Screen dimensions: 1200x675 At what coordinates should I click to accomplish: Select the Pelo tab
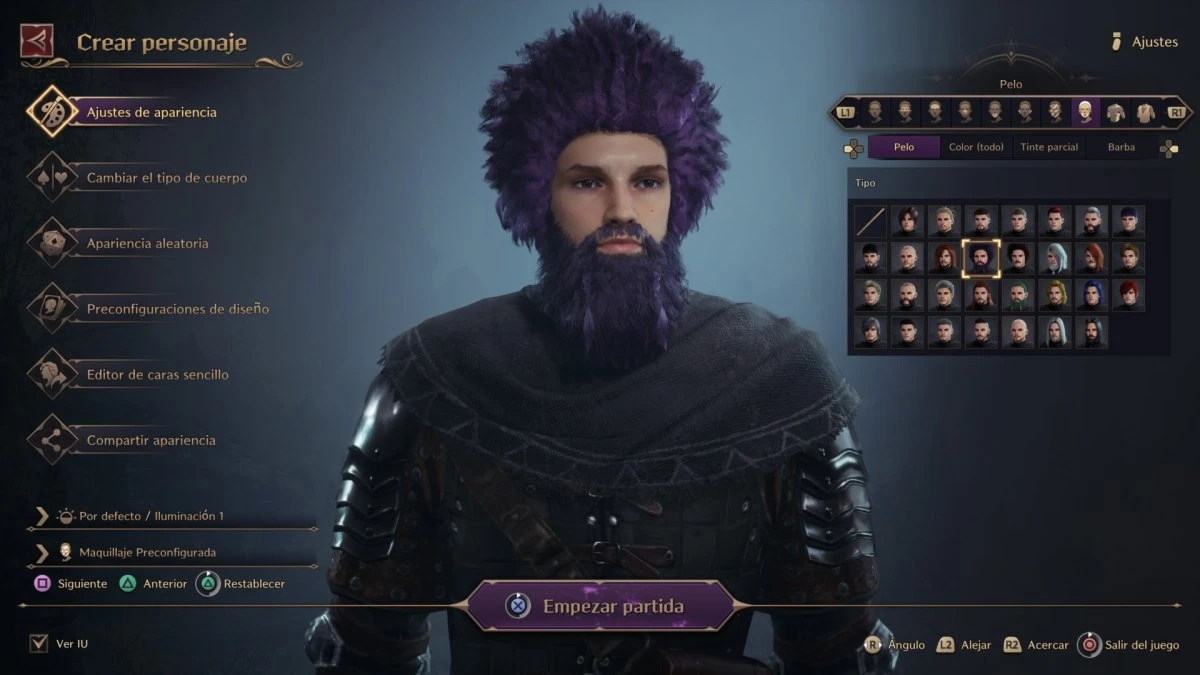point(904,147)
